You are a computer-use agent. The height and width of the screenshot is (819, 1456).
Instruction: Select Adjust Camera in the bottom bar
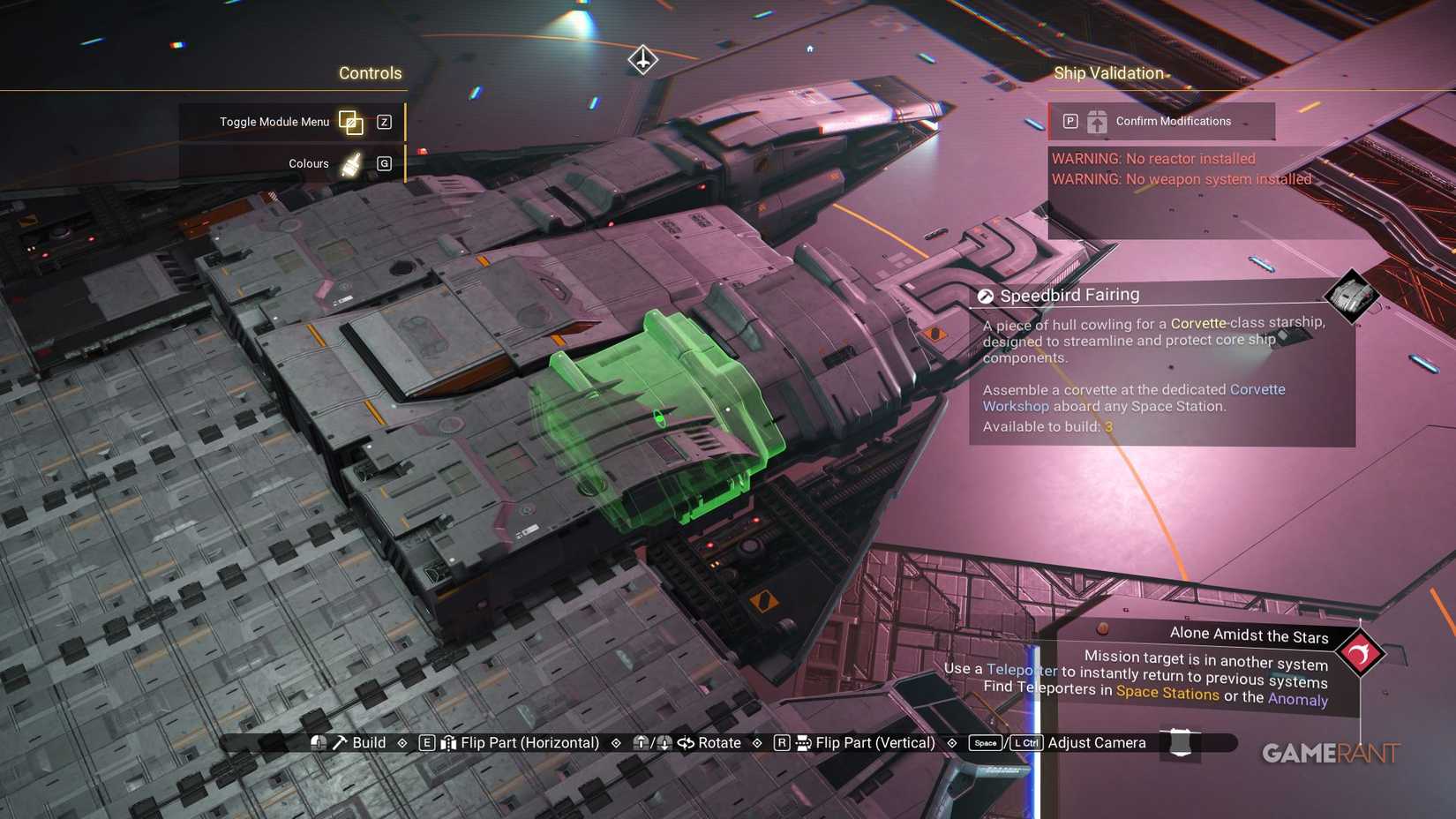1096,743
